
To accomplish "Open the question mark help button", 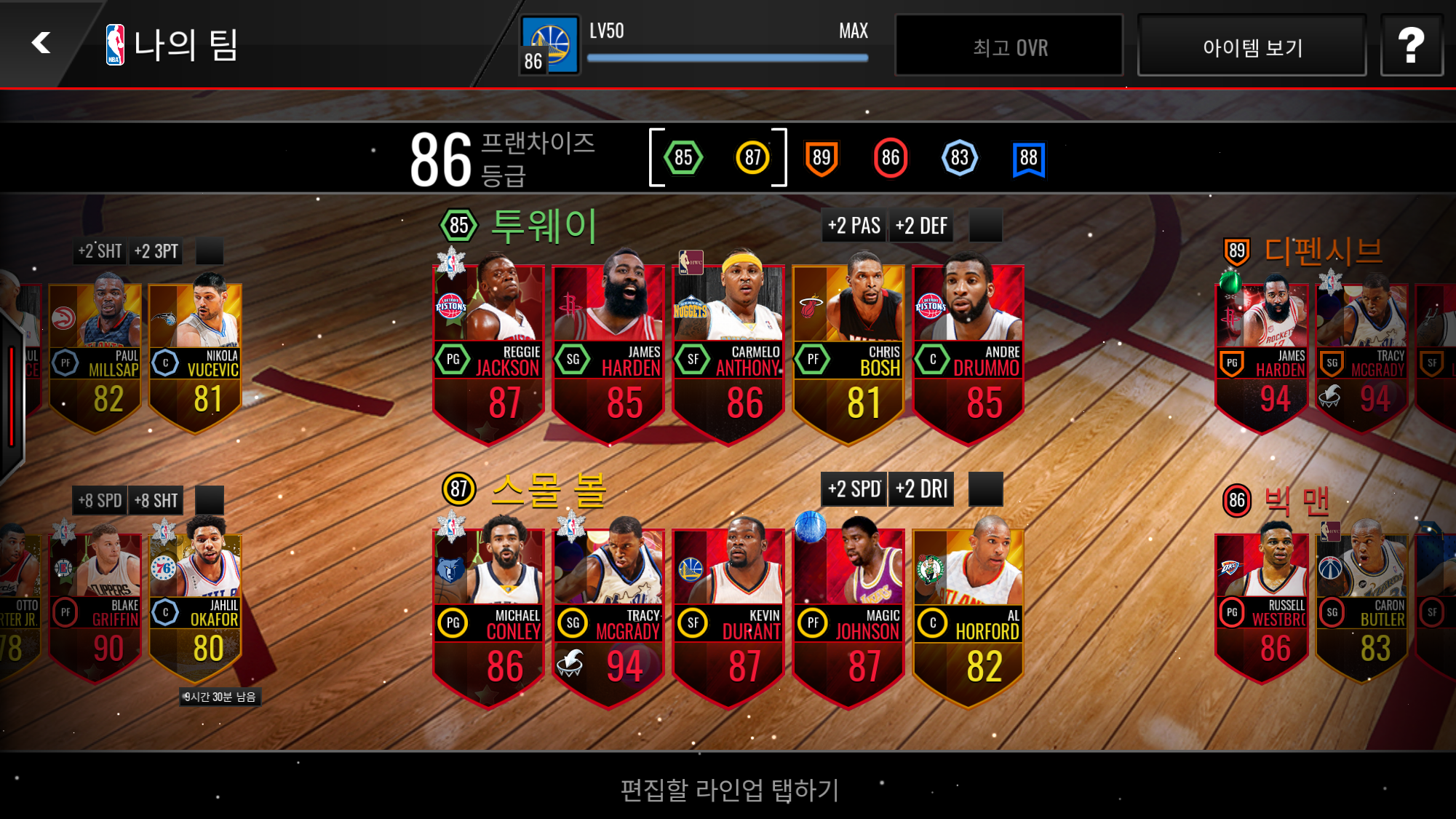I will pyautogui.click(x=1411, y=47).
